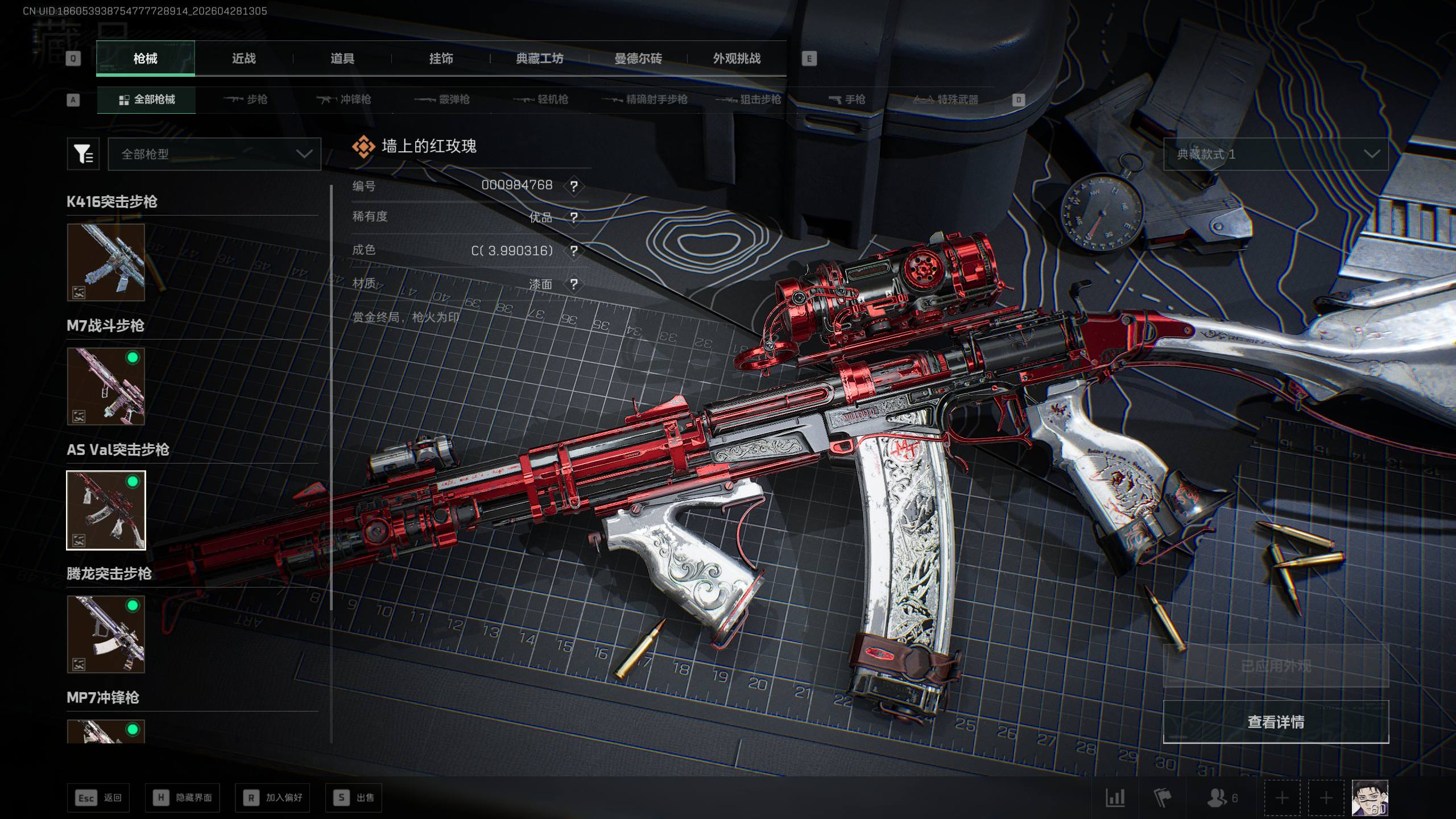Open the 典藏工坊 workshop tab
Image resolution: width=1456 pixels, height=819 pixels.
point(539,59)
